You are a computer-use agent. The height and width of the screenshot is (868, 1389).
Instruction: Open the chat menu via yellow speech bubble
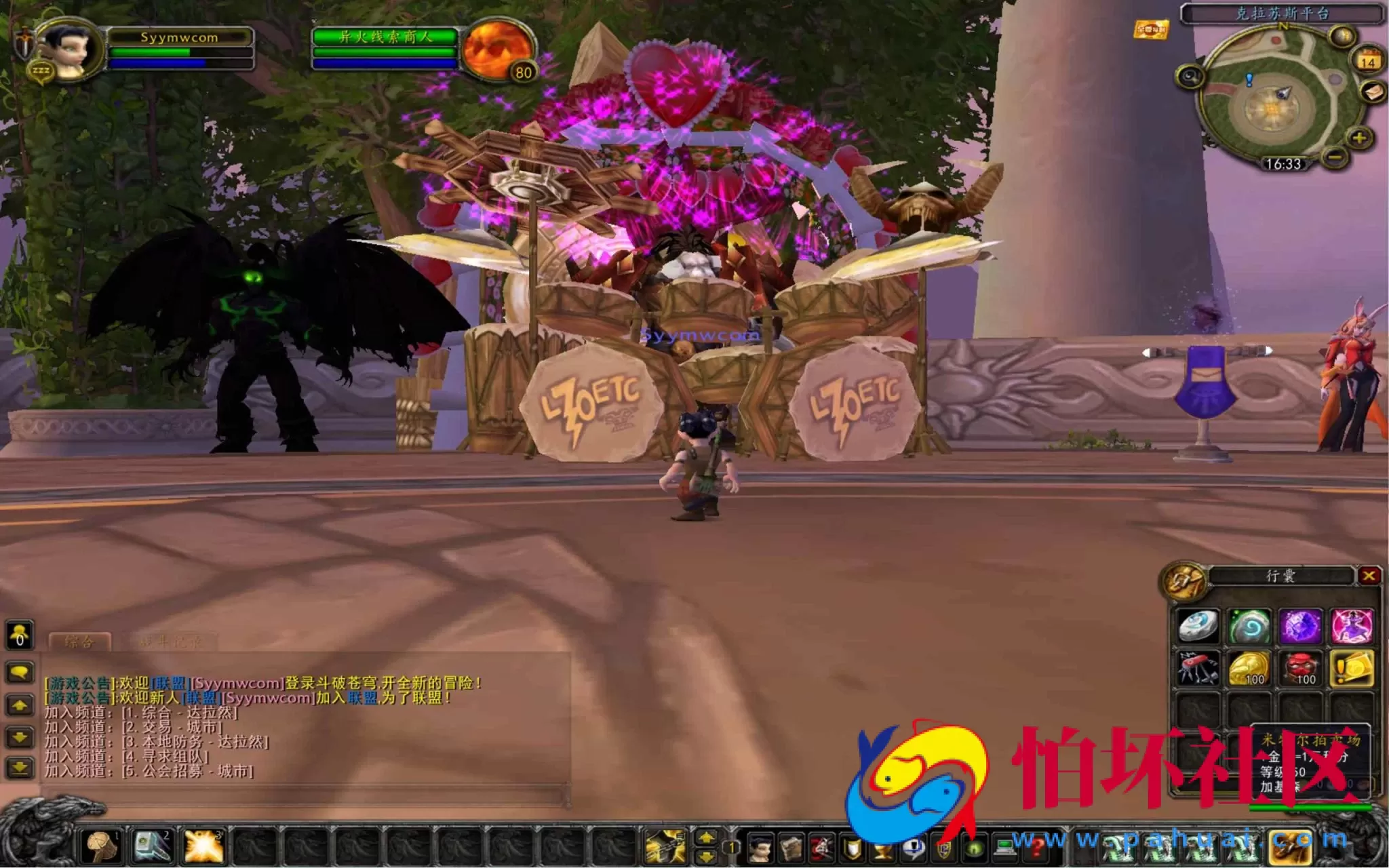coord(20,671)
